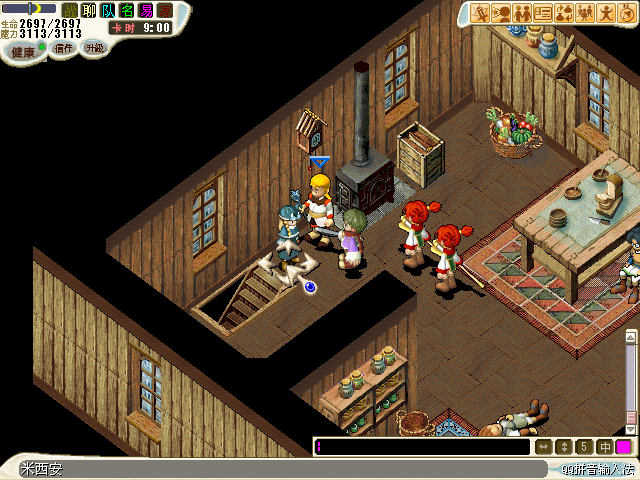Open the 信件 mail button
640x480 pixels.
pyautogui.click(x=63, y=48)
